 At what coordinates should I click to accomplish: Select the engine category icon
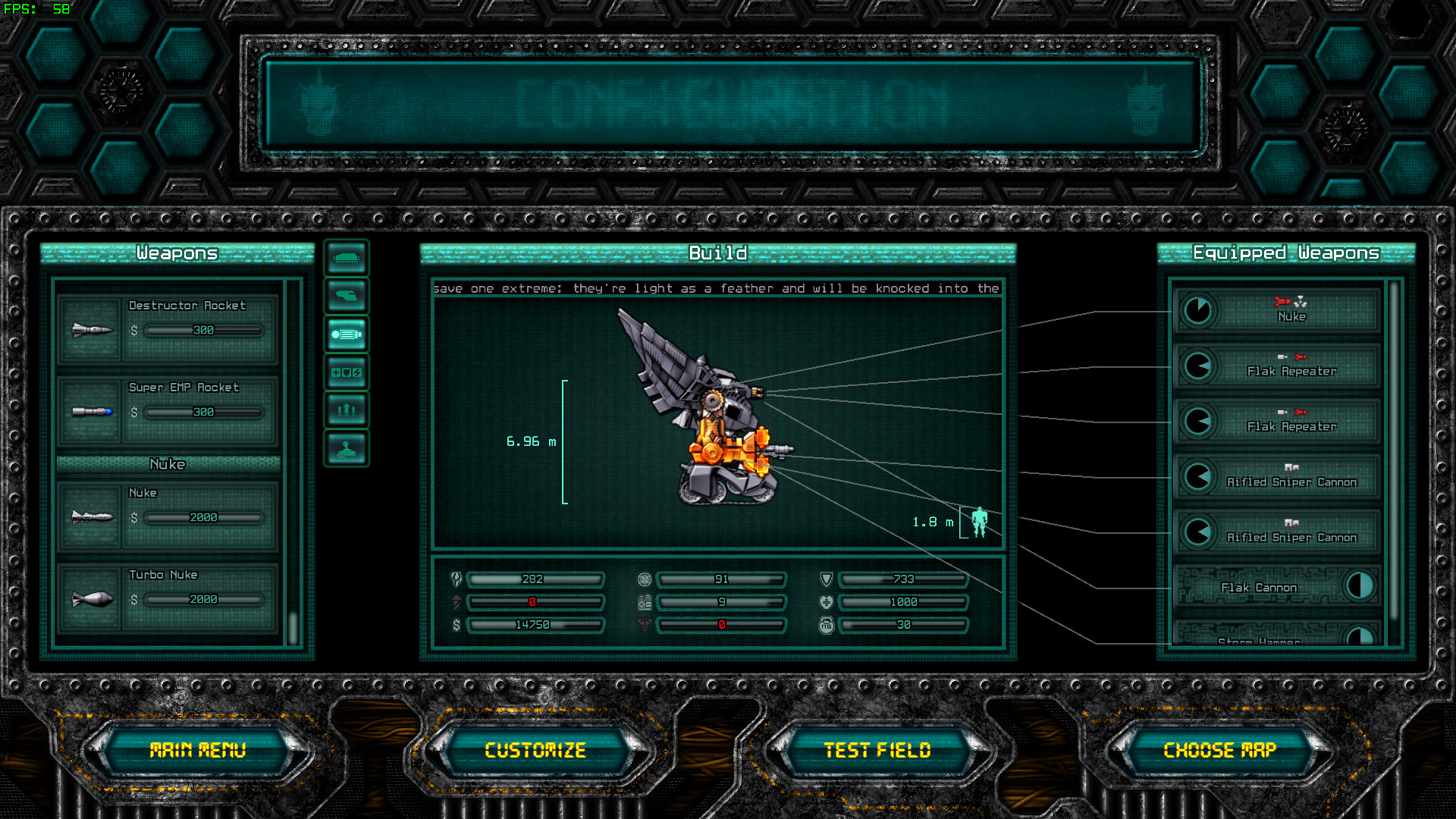(x=346, y=334)
